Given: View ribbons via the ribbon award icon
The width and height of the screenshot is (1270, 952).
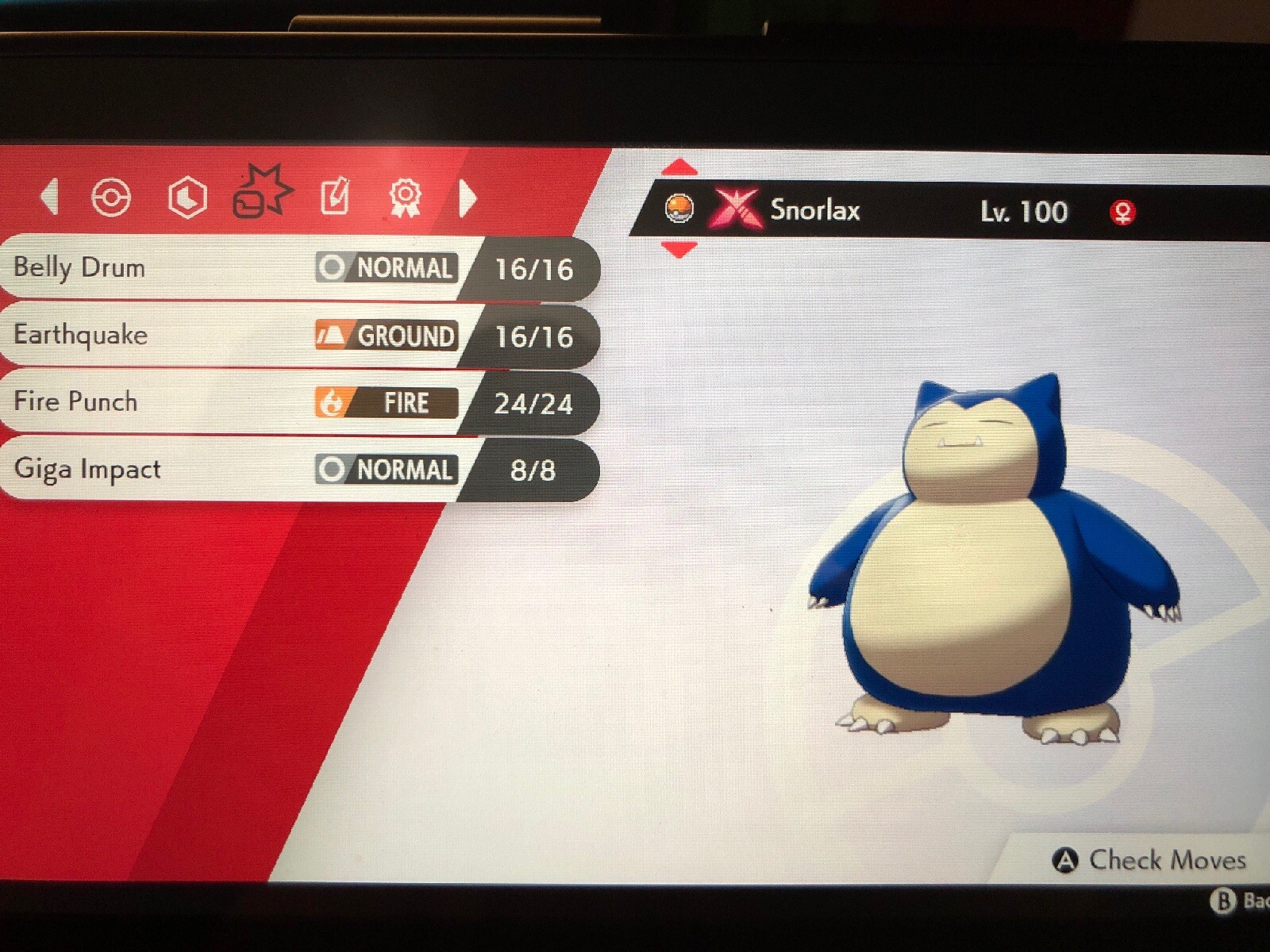Looking at the screenshot, I should tap(407, 197).
